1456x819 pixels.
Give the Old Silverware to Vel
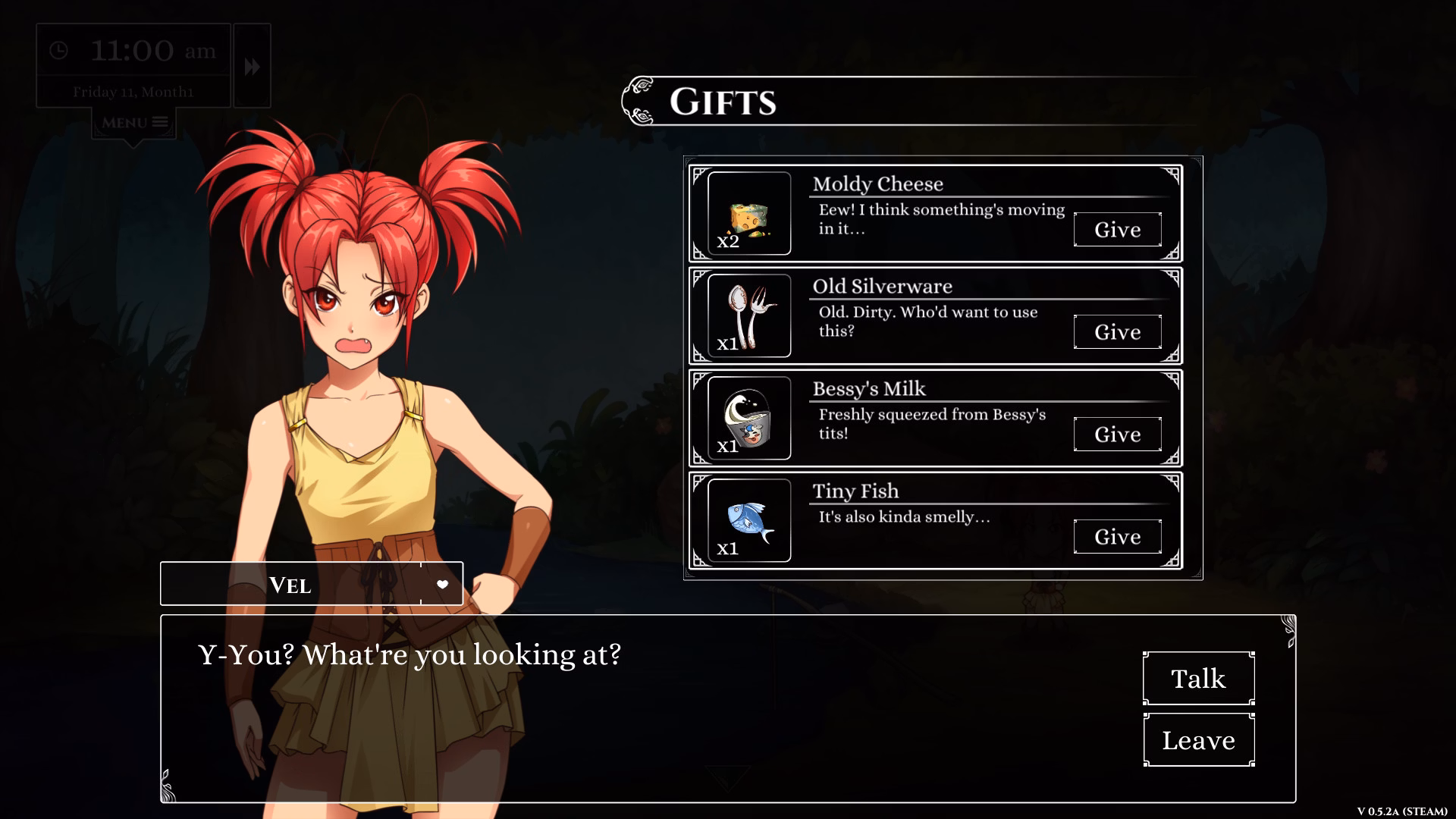pos(1117,331)
